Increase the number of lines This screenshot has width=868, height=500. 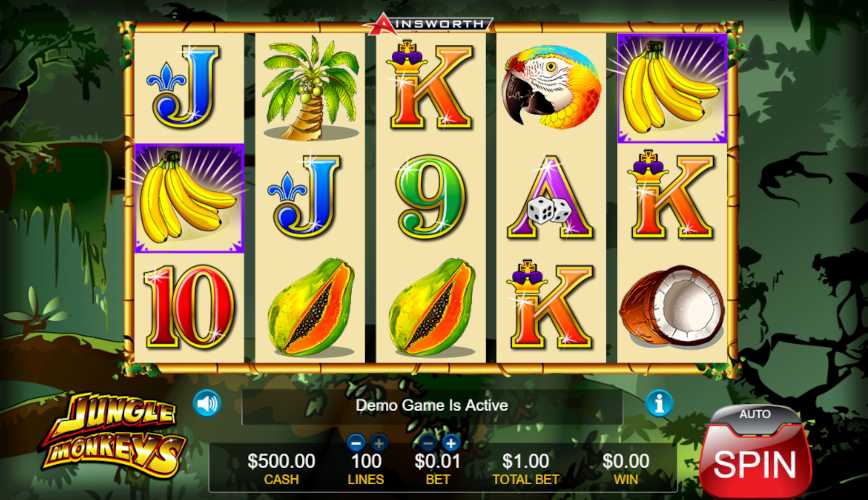coord(379,442)
